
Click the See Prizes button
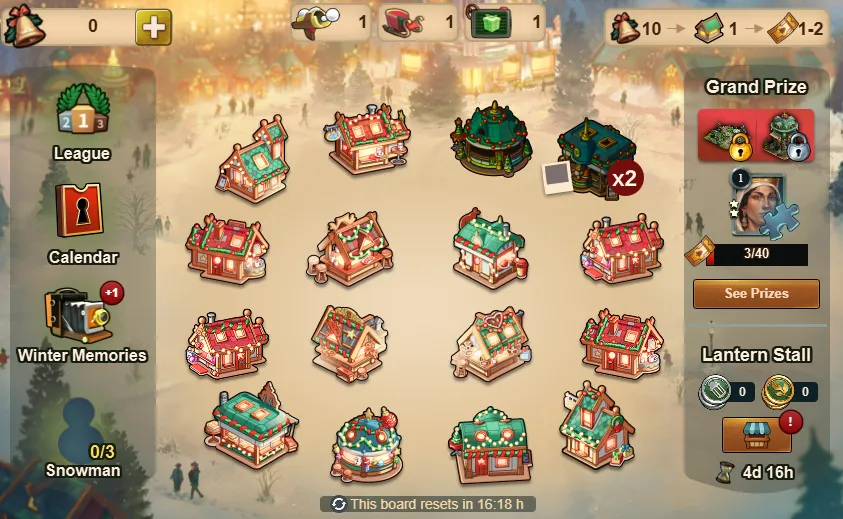pos(756,294)
